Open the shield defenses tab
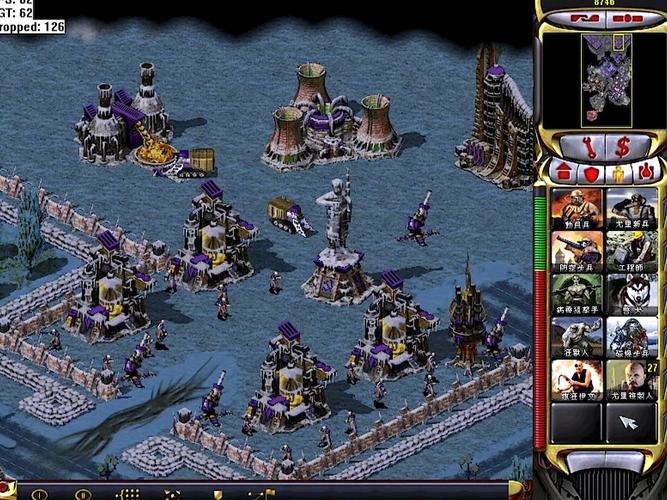 [590, 172]
